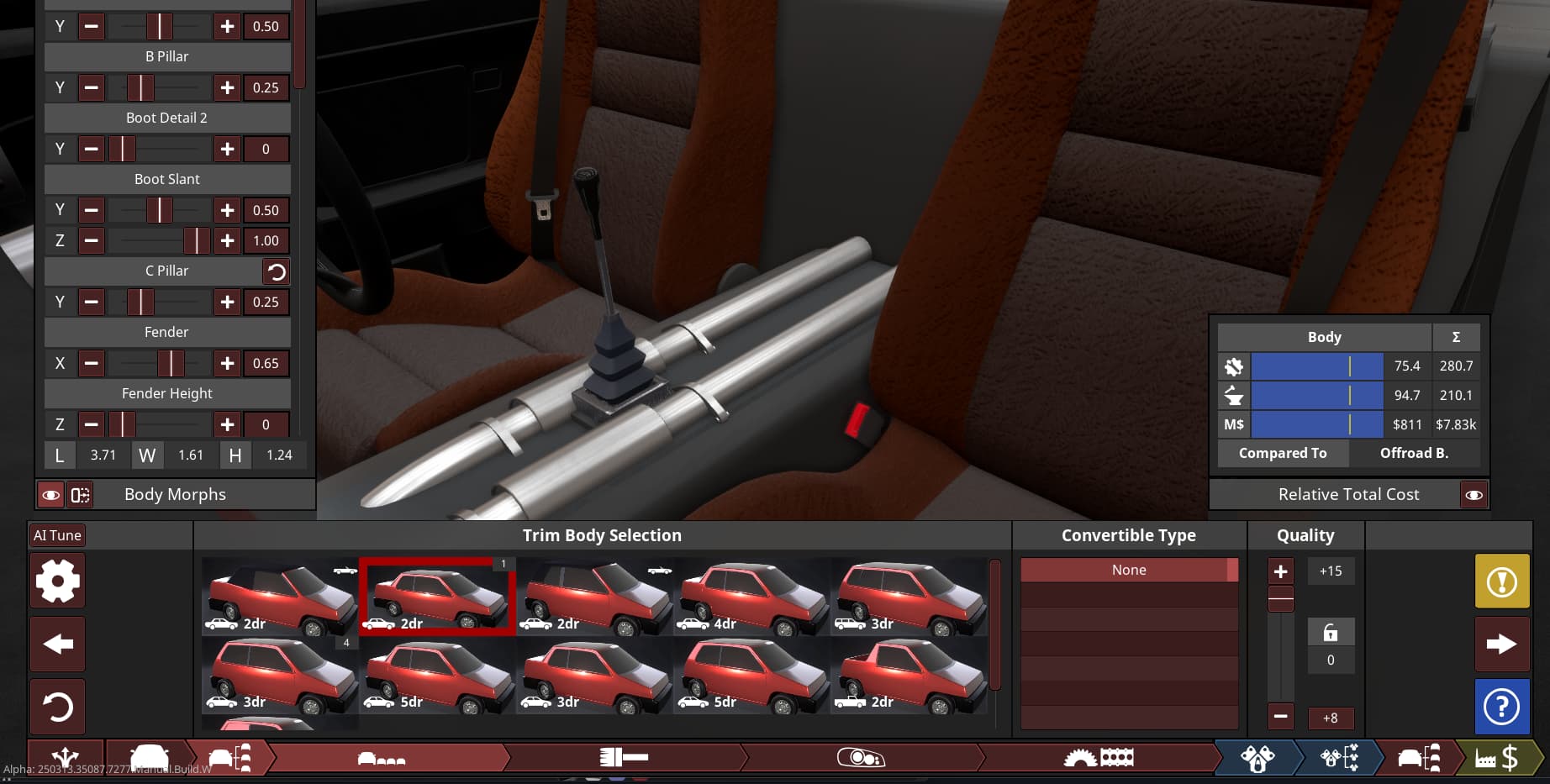1550x784 pixels.
Task: Increase body quality with the plus button
Action: [1280, 571]
